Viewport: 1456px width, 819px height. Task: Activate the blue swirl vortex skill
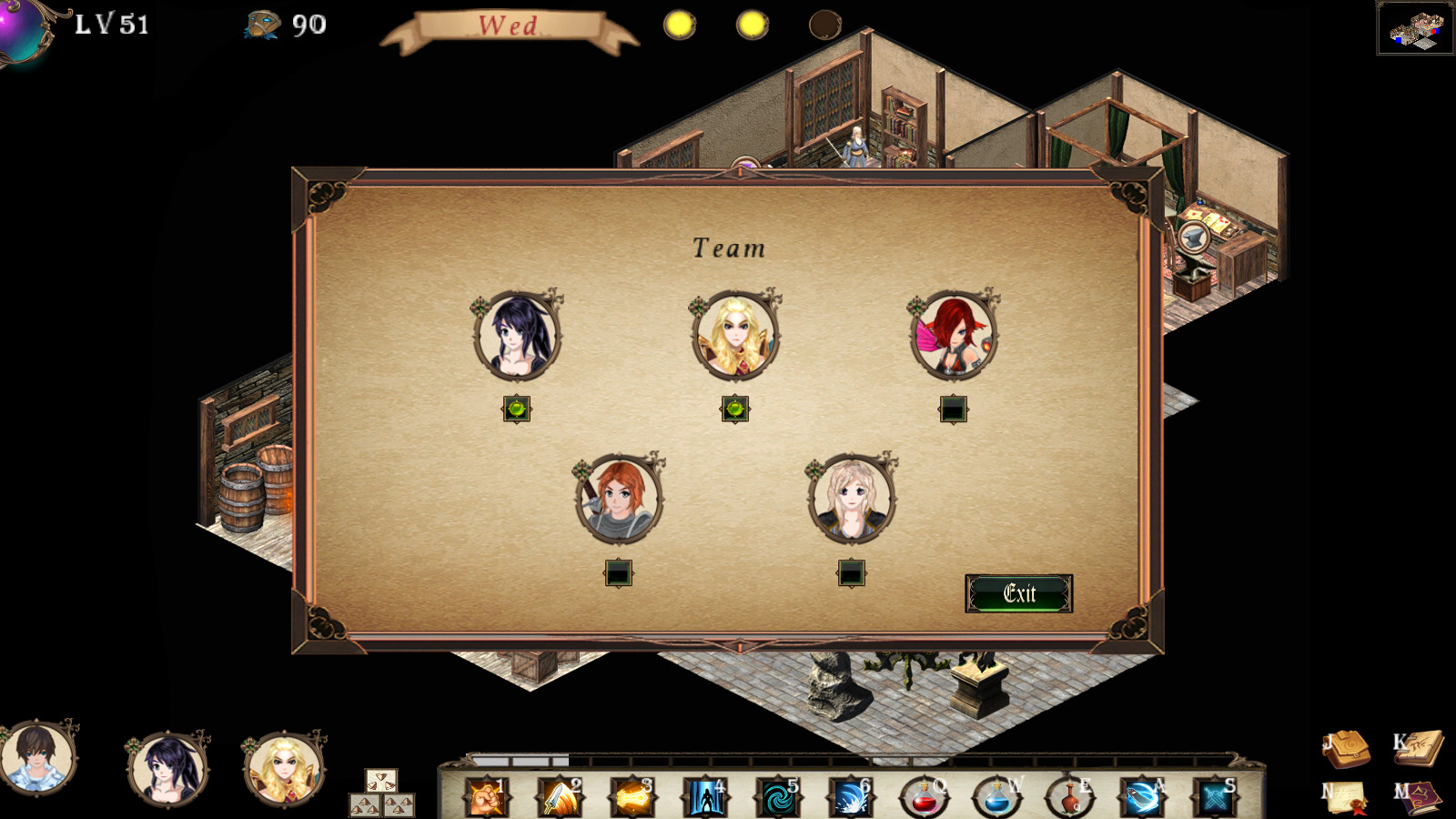(x=778, y=798)
